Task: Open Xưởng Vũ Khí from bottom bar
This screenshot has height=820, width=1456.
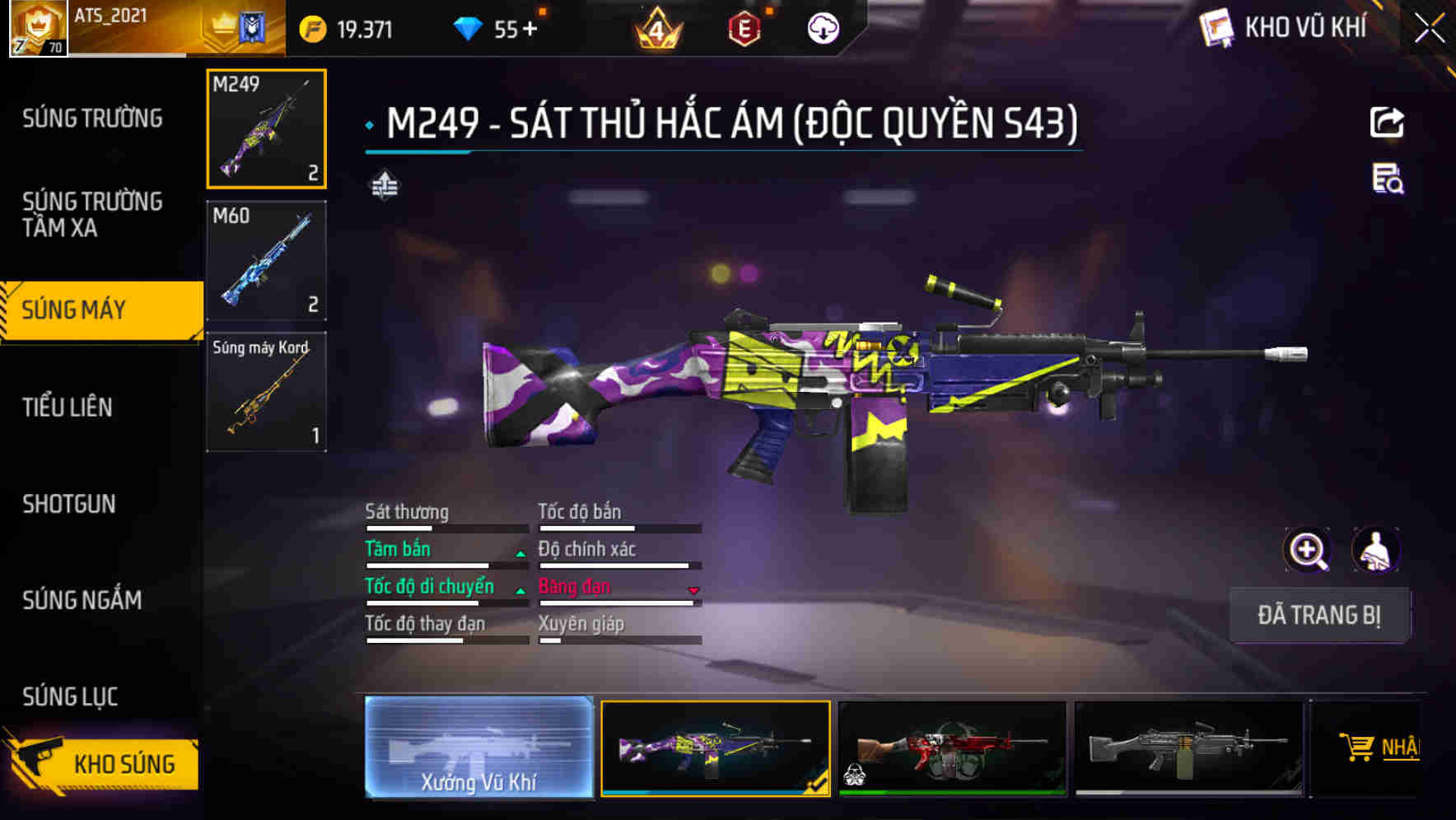Action: (480, 749)
